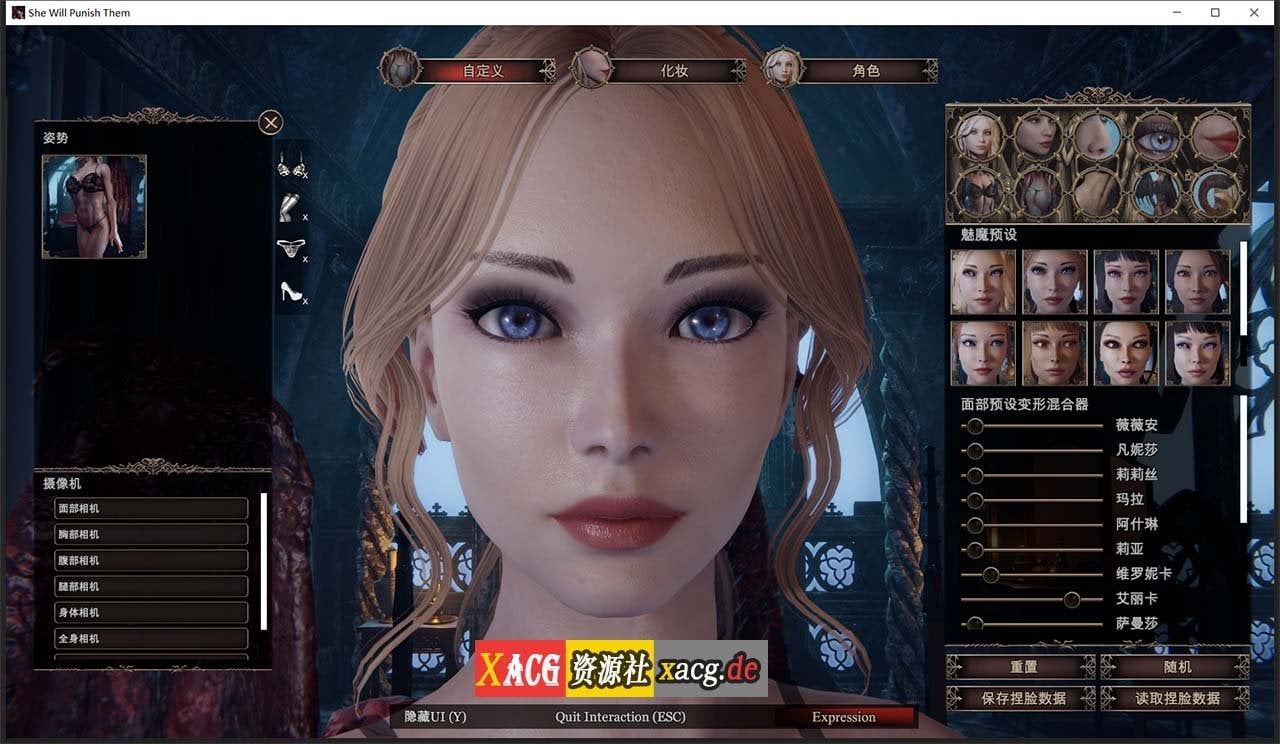Image resolution: width=1280 pixels, height=744 pixels.
Task: Open the face preset category with blonde portrait
Action: [979, 137]
